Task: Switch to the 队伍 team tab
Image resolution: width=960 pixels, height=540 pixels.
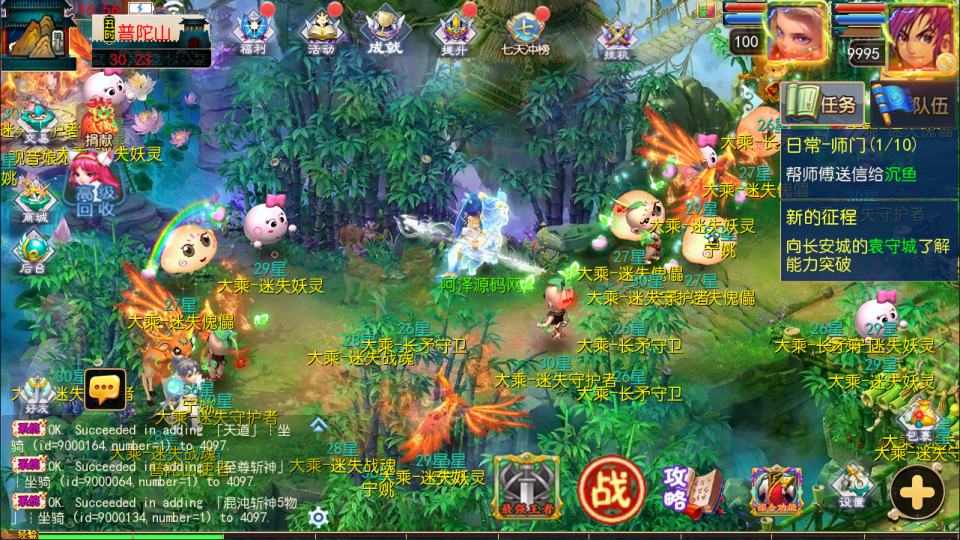Action: pos(908,103)
